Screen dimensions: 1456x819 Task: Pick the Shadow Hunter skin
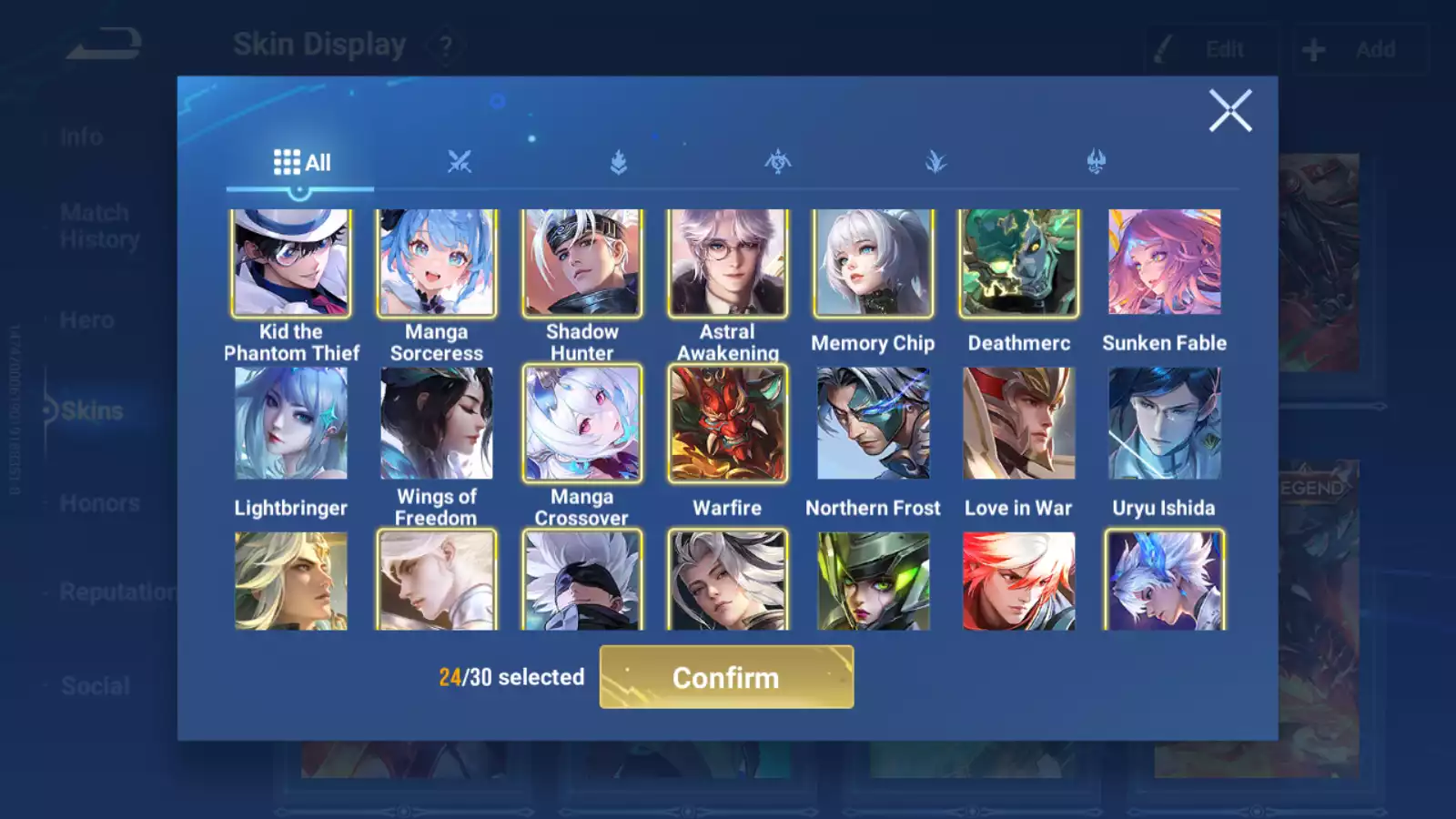tap(582, 263)
